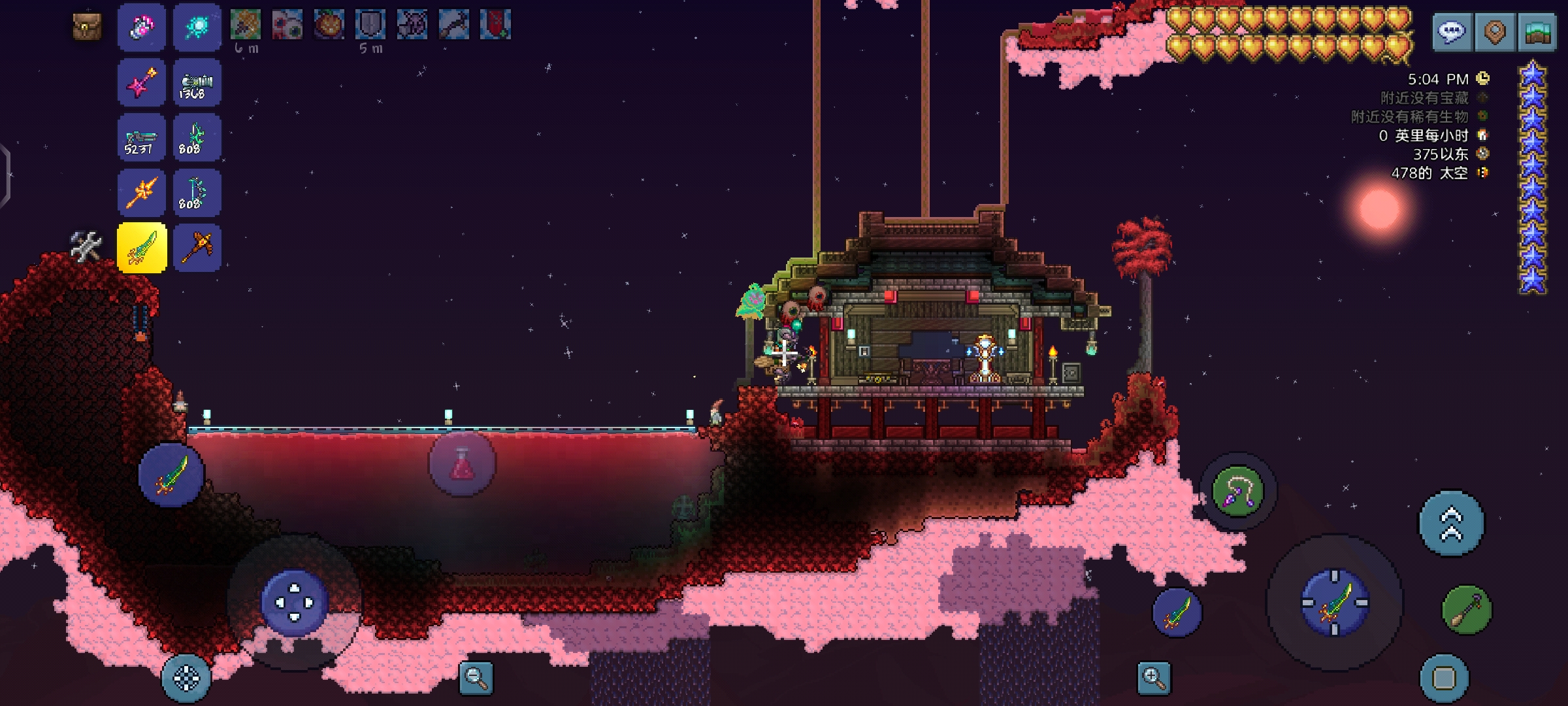This screenshot has width=1568, height=706.
Task: Select the golden pickaxe hotbar slot
Action: coord(197,248)
